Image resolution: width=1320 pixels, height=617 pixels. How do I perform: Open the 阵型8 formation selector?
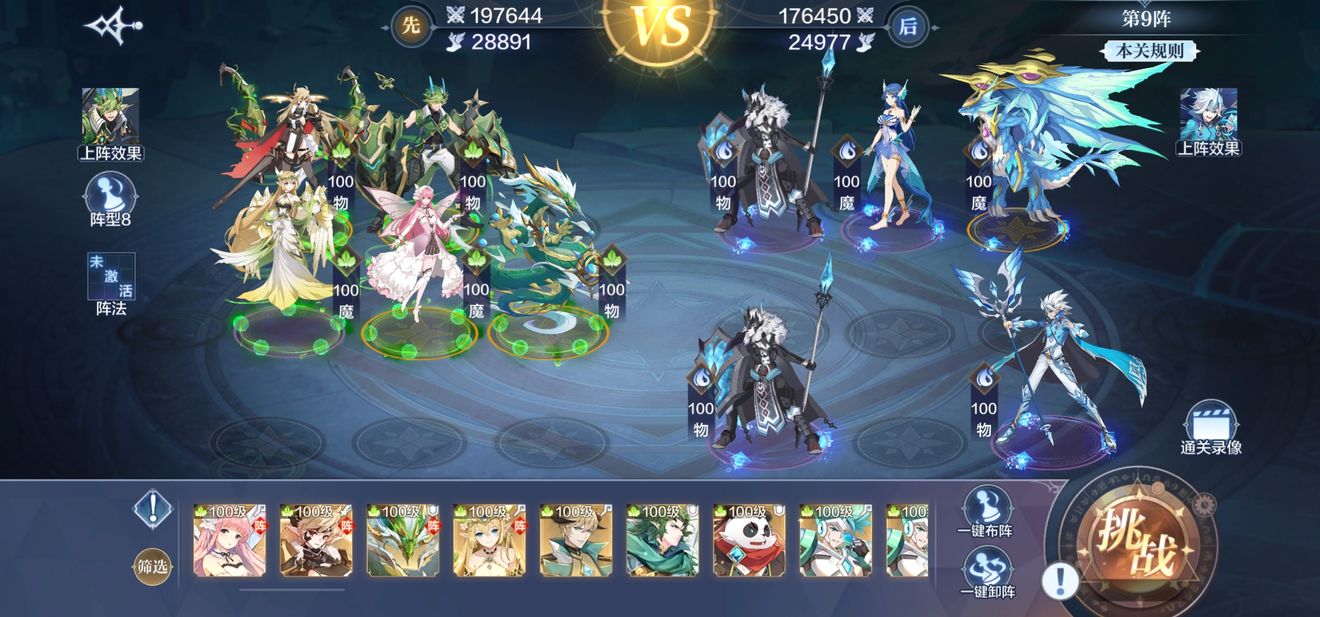(110, 198)
